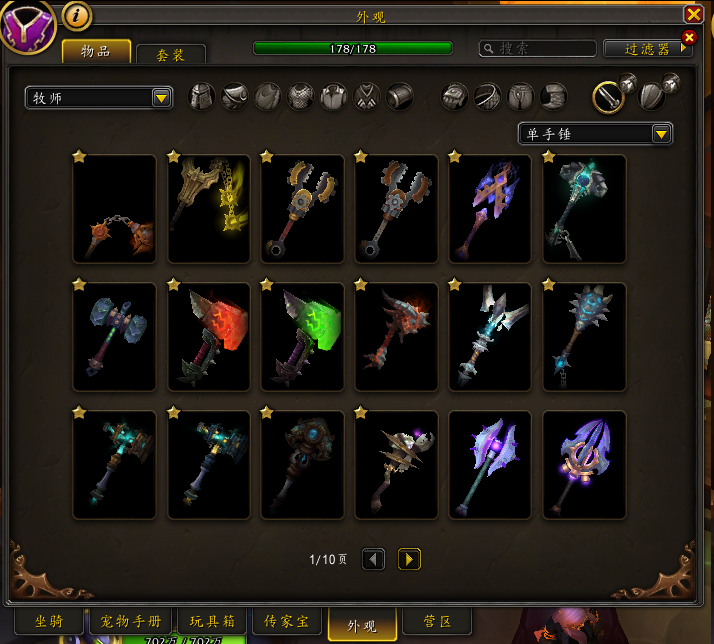Close the appearance collection window
Screen dimensions: 714x644
[693, 14]
